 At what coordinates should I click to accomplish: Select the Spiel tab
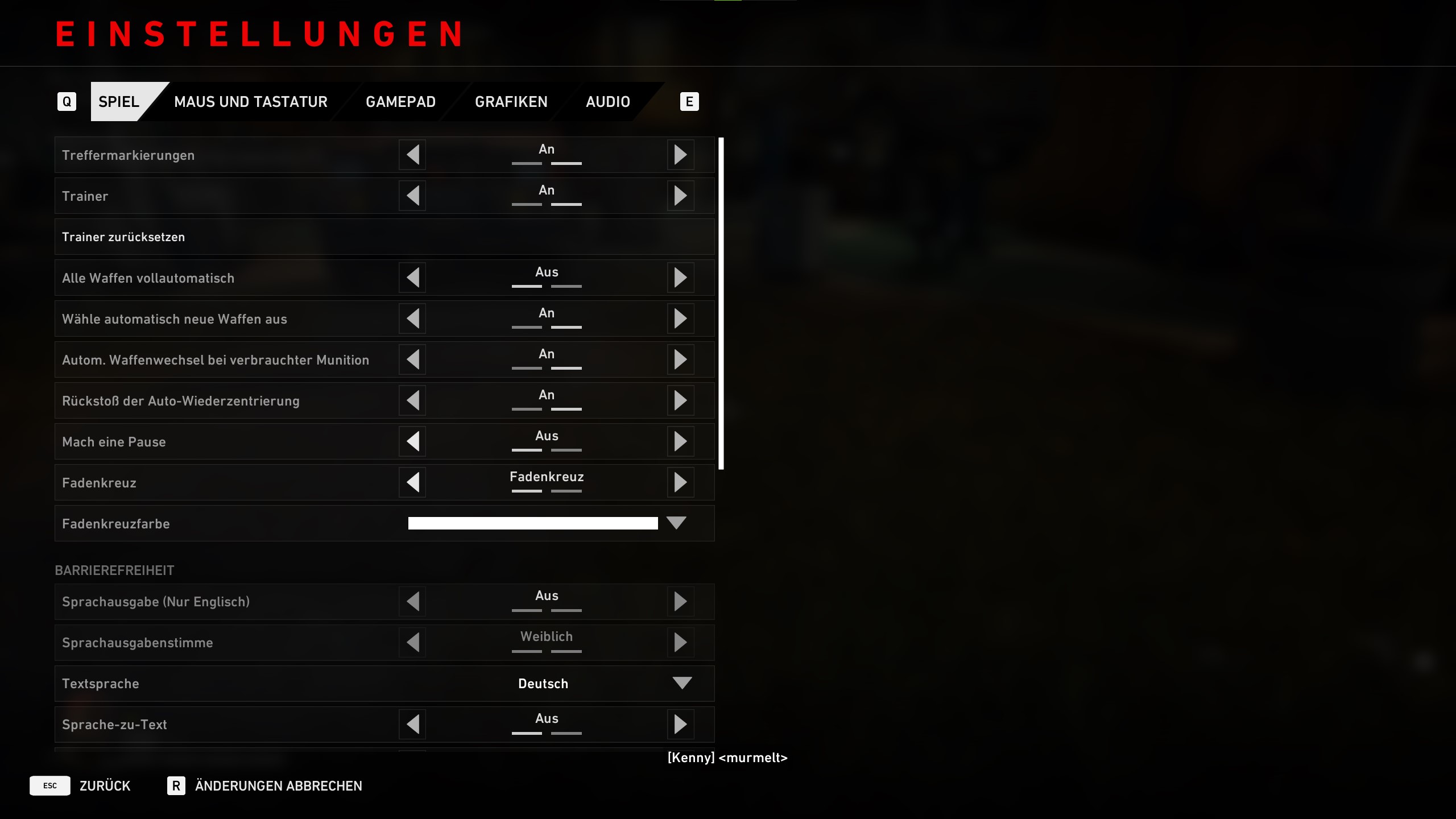119,102
